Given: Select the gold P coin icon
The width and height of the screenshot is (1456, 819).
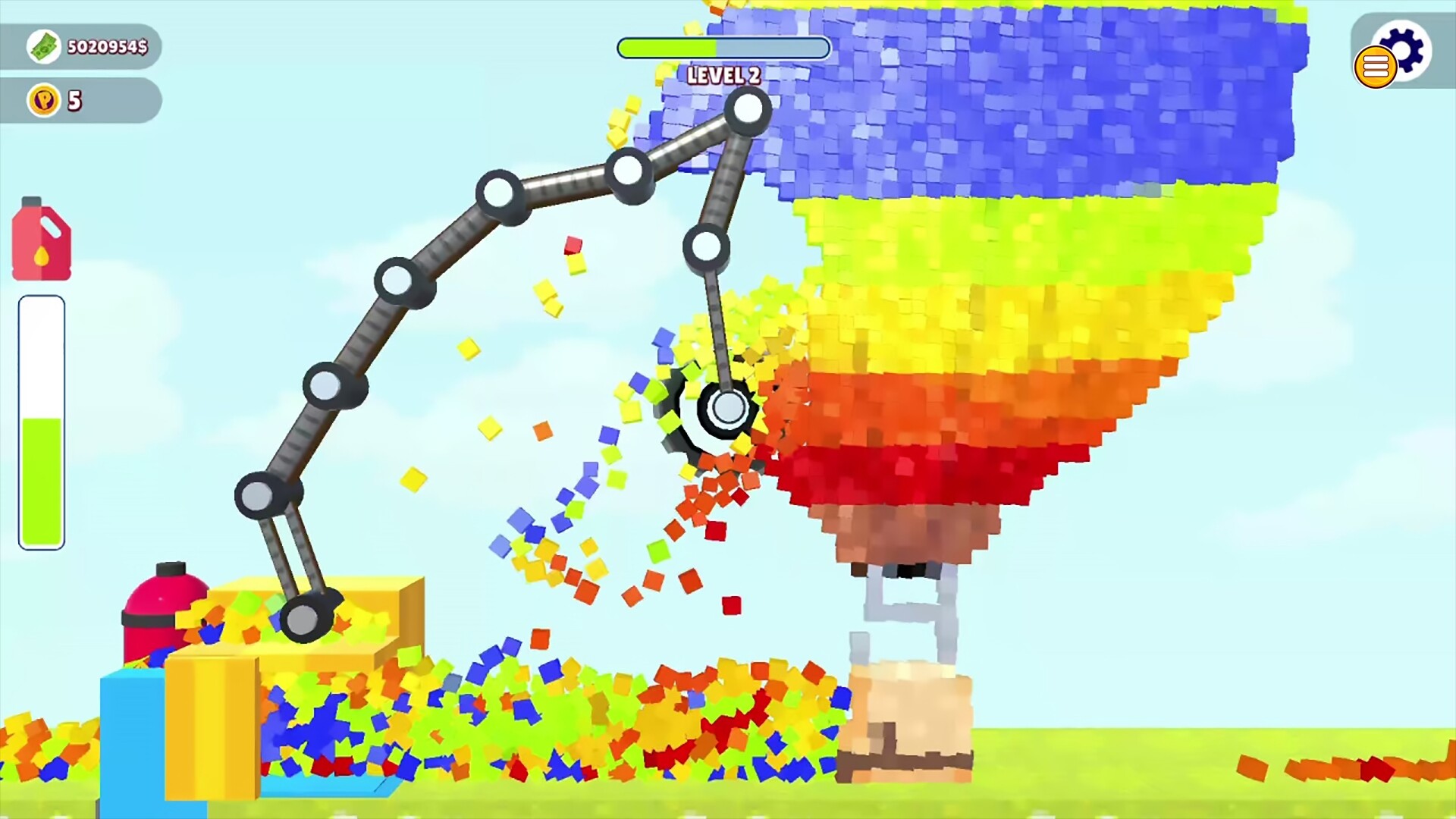Looking at the screenshot, I should point(44,99).
